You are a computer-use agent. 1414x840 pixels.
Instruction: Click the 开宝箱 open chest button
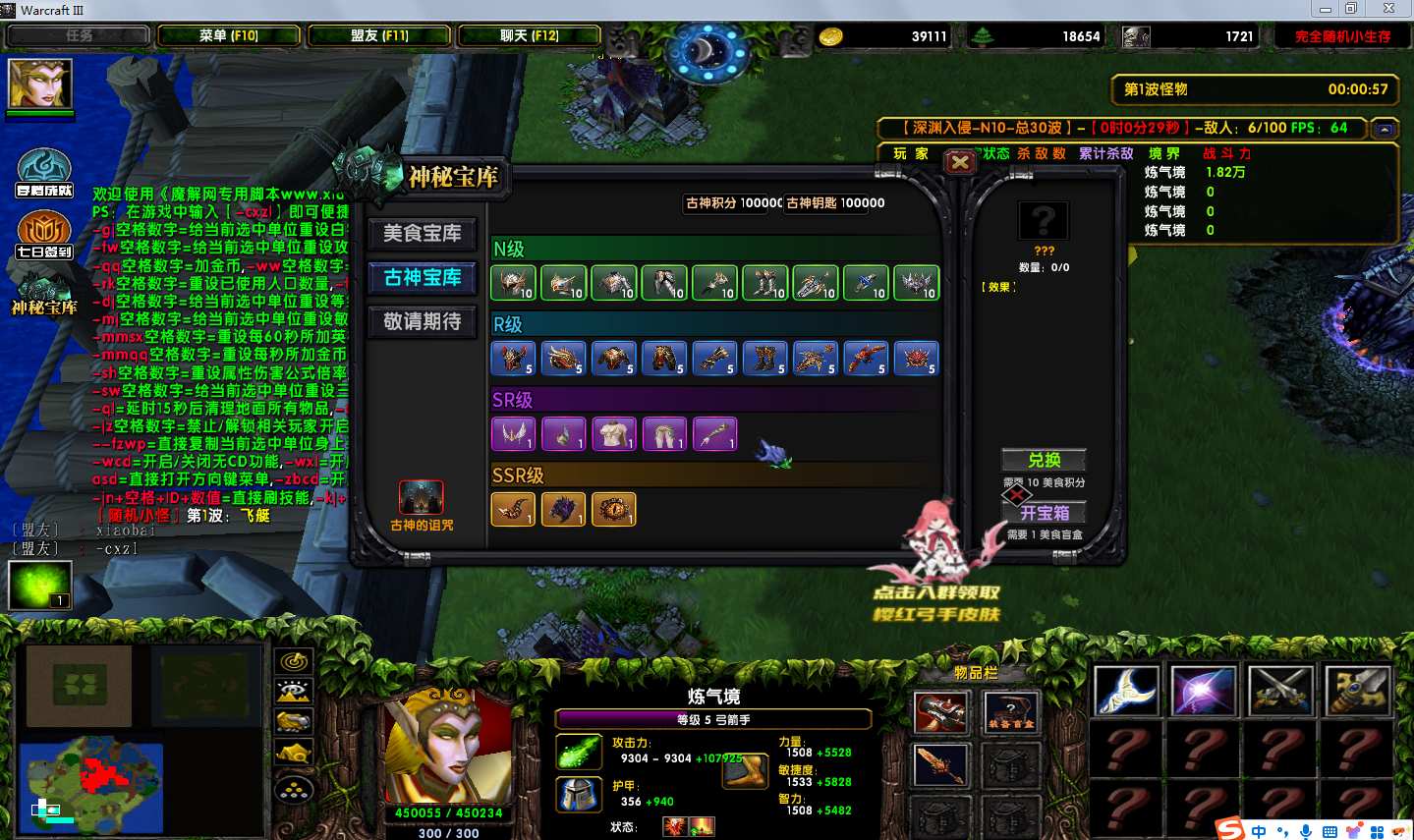1044,513
